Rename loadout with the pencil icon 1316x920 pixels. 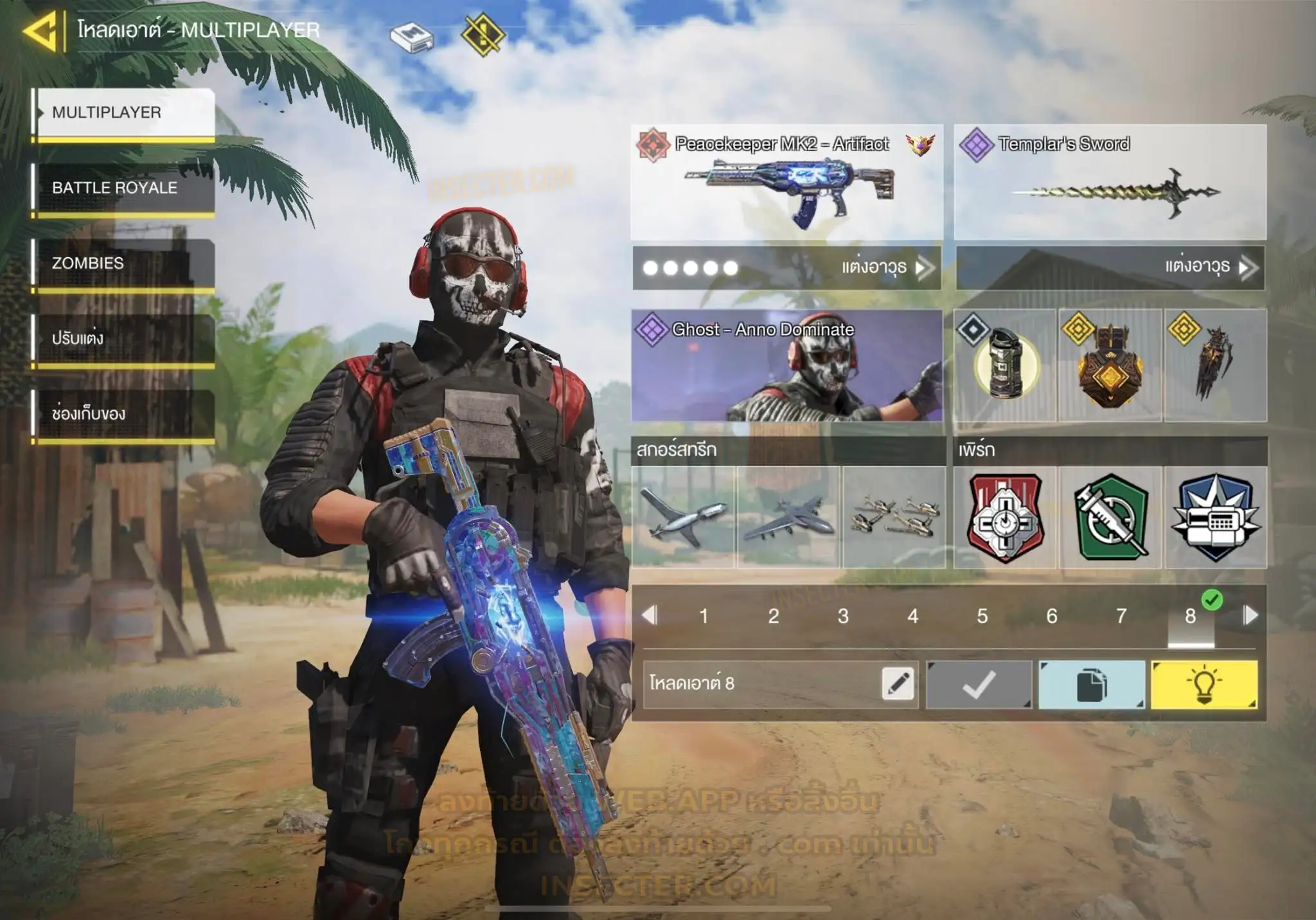point(898,683)
